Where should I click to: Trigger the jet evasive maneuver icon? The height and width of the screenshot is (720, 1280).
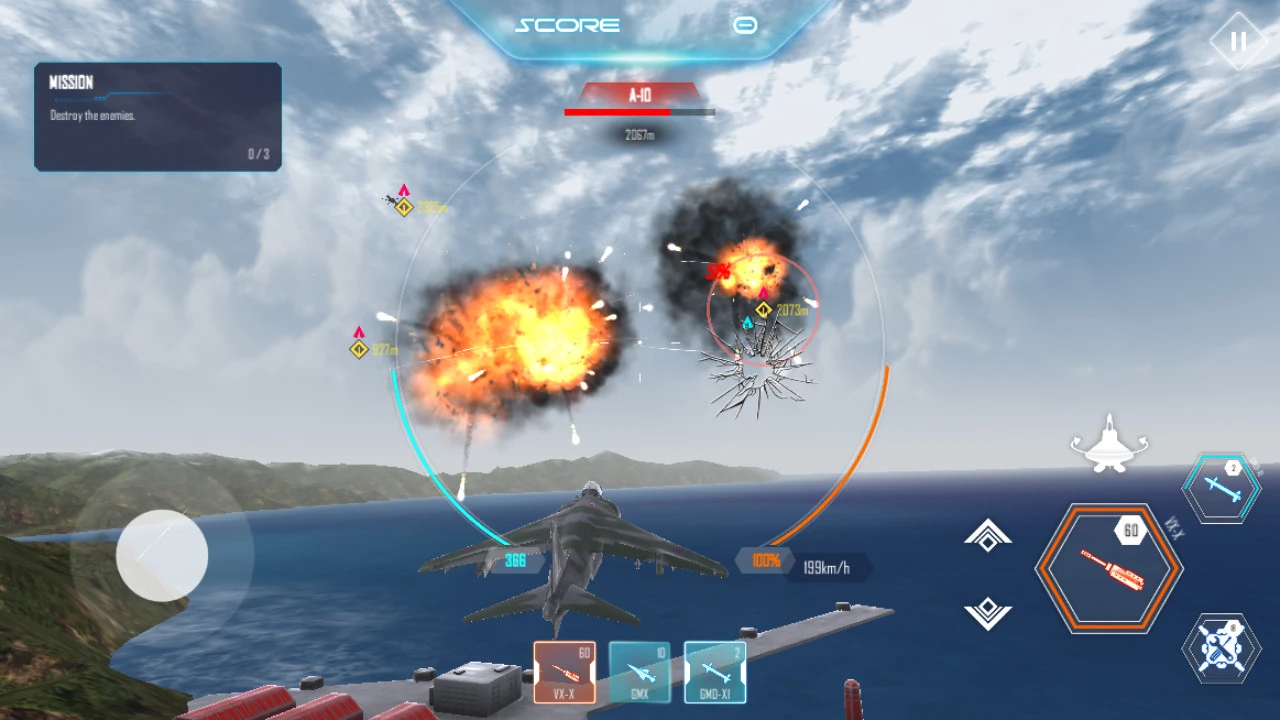(1108, 445)
